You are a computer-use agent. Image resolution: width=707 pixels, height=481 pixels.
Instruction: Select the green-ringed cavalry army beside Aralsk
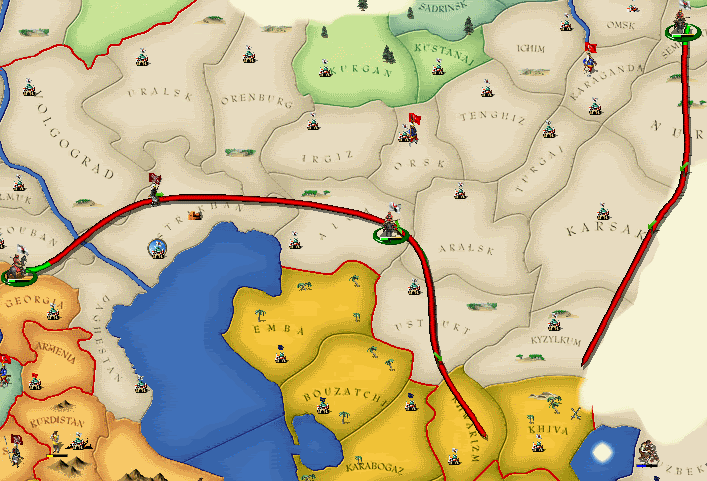(392, 224)
